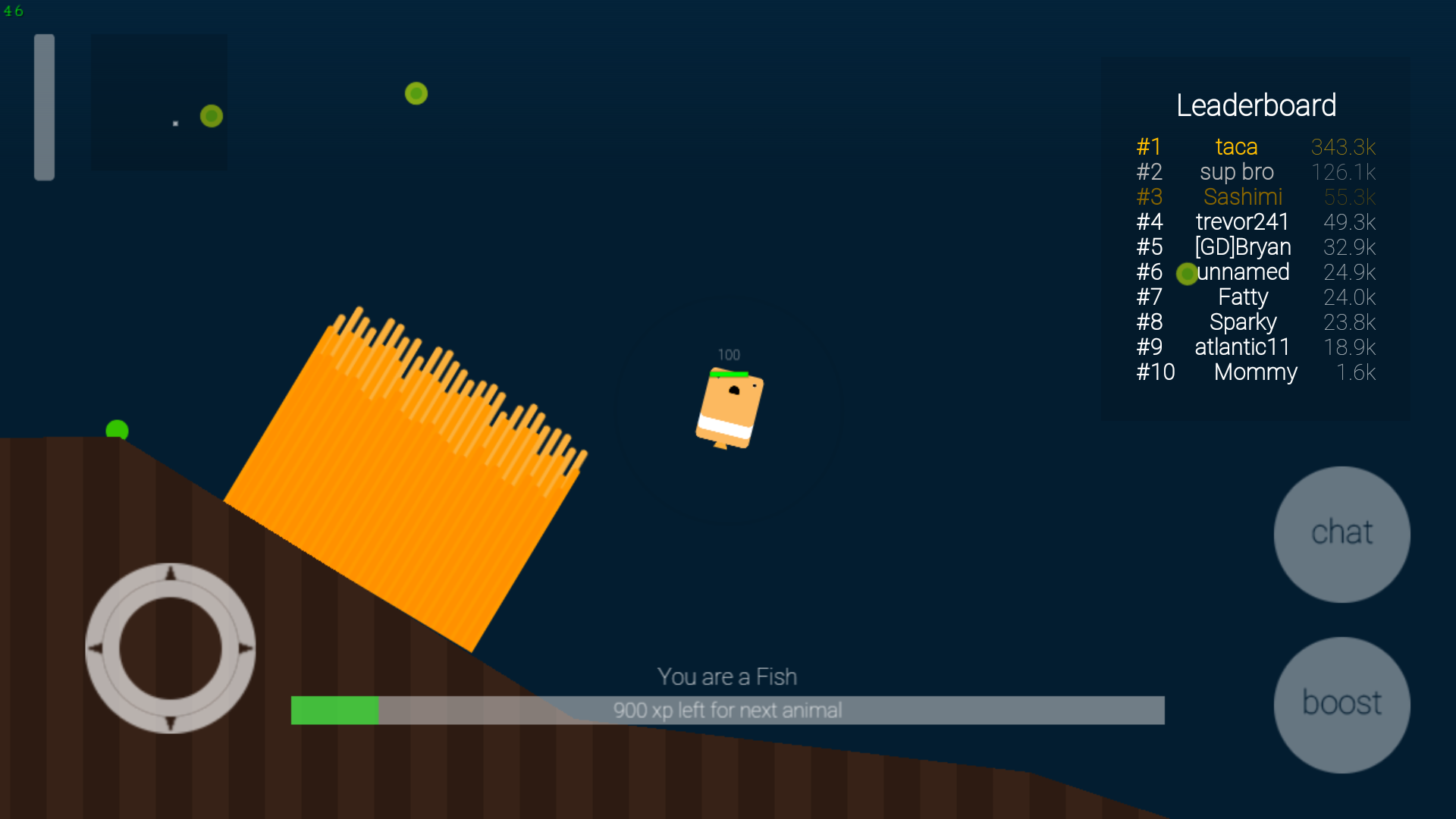Select taca at rank #1

click(x=1236, y=146)
